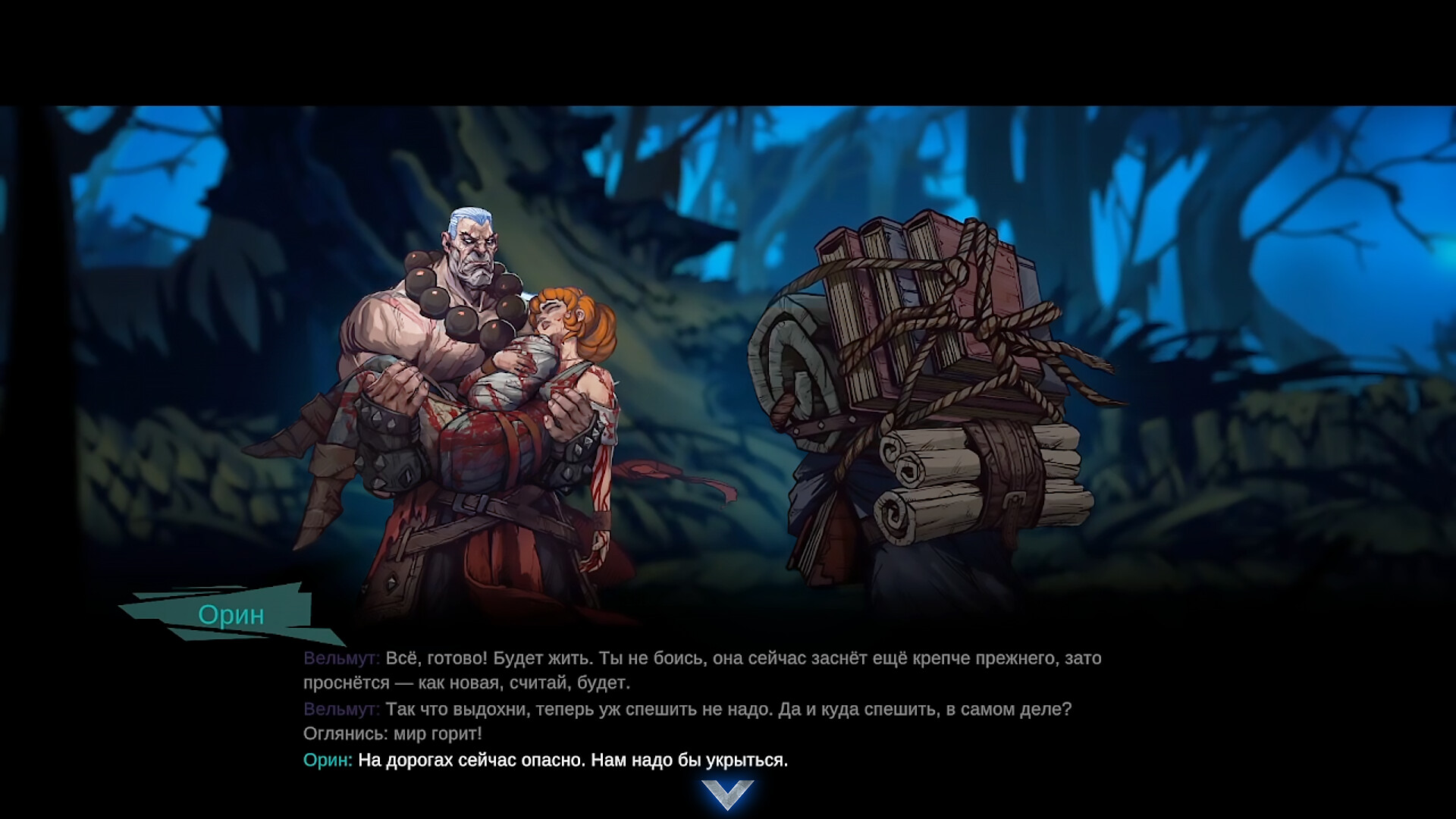Click the Вельмут name label in teal text
The width and height of the screenshot is (1456, 819).
pos(337,660)
